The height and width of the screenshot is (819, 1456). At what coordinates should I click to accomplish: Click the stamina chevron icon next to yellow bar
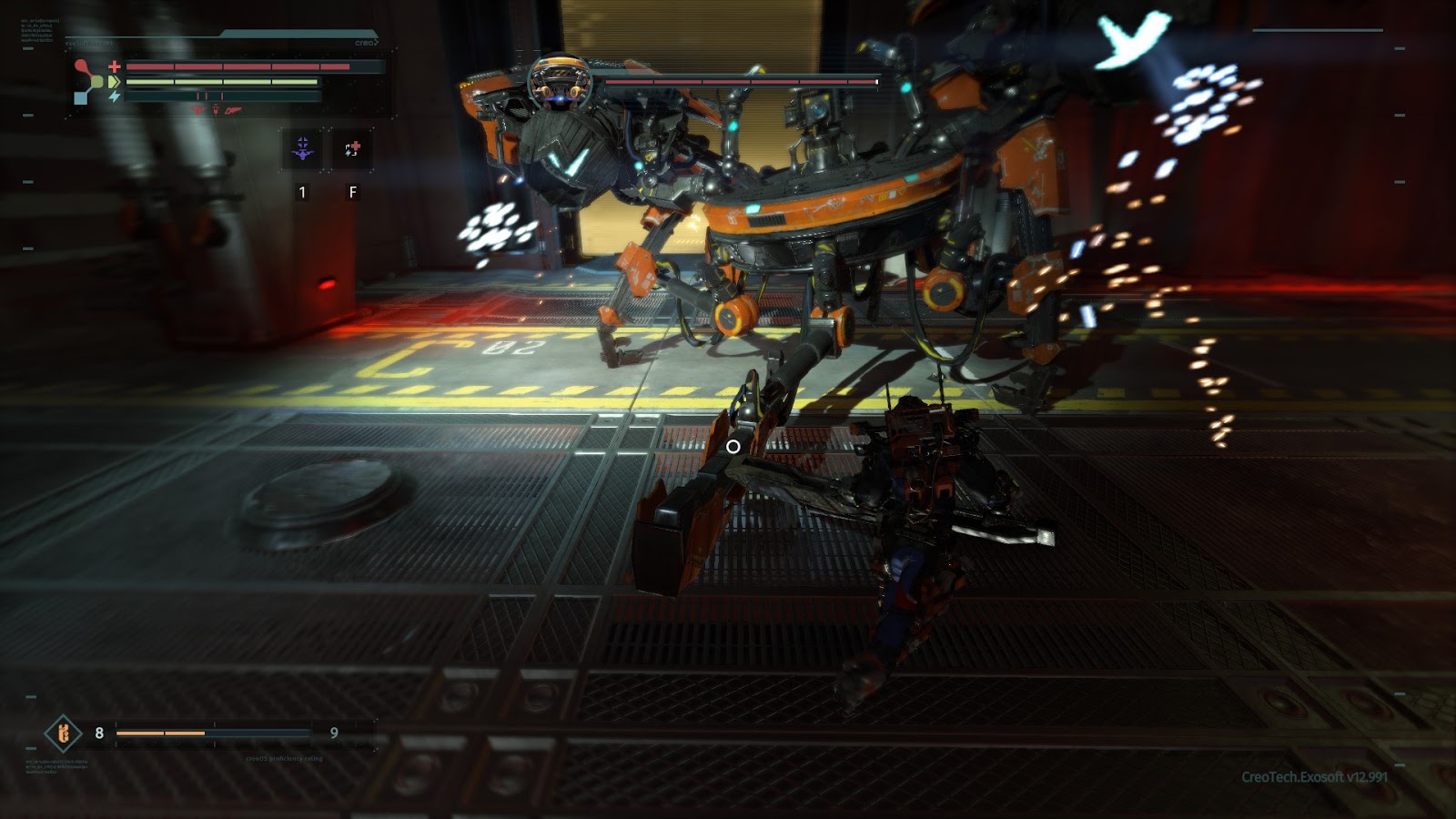[x=115, y=81]
